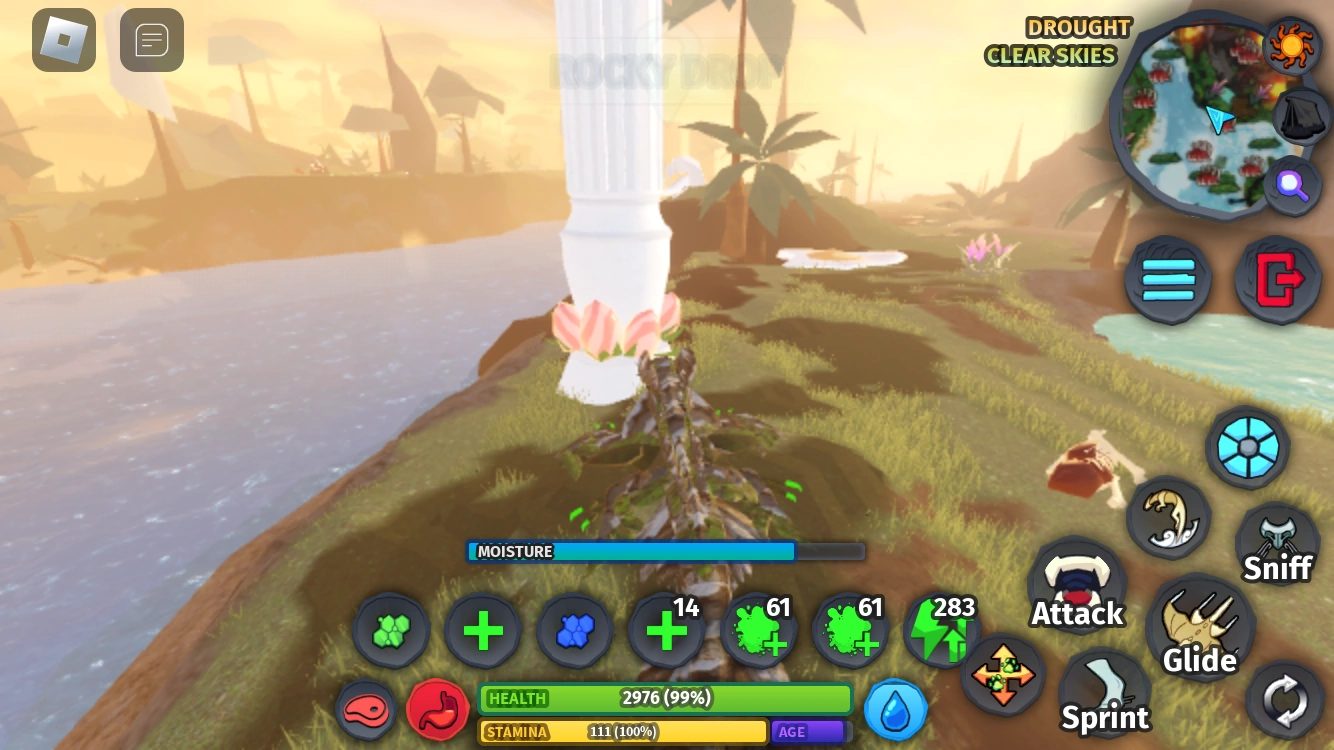Click the orange movement arrows icon

click(1003, 675)
